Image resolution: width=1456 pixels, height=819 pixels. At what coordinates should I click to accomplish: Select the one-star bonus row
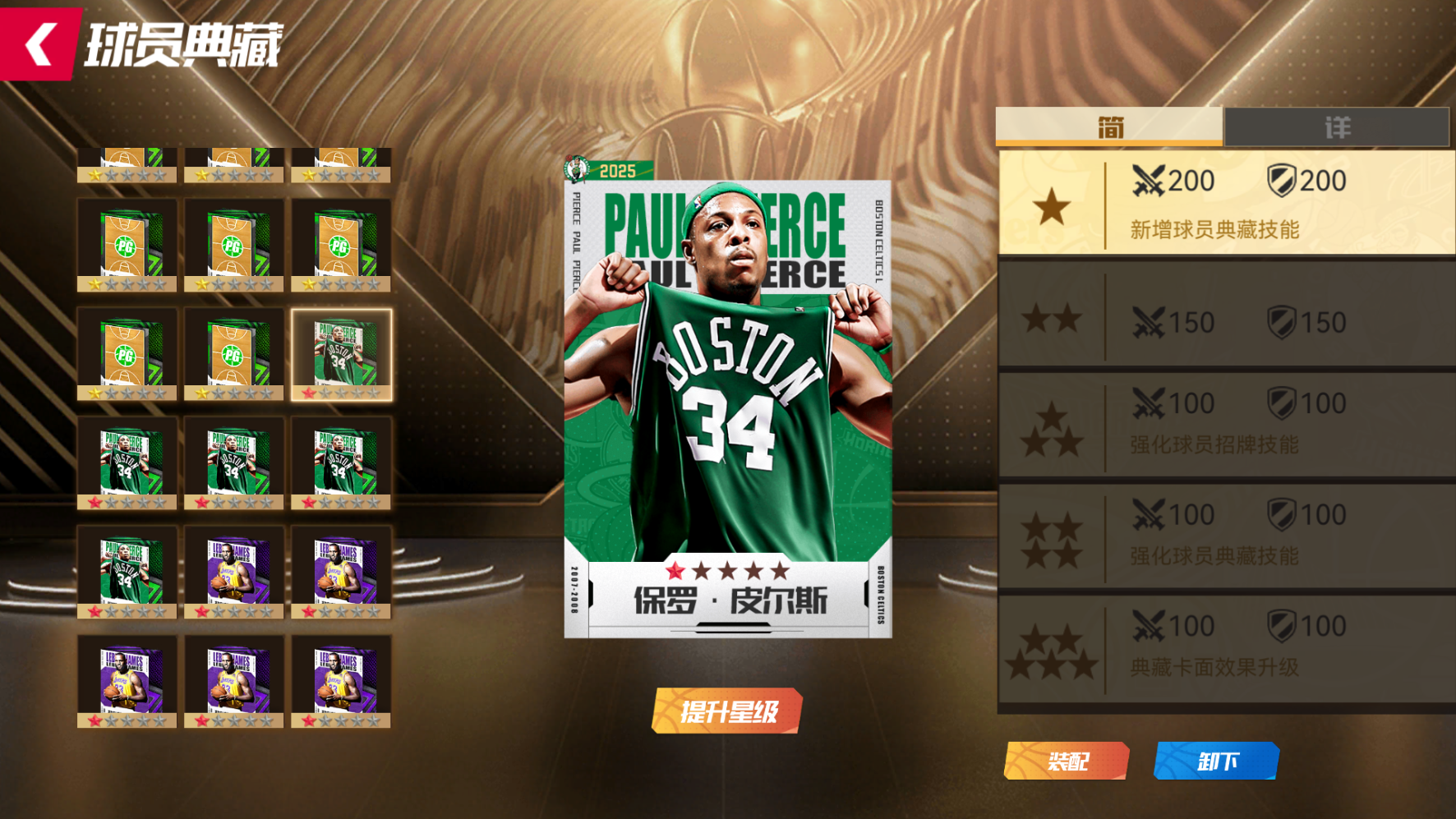(x=1226, y=203)
